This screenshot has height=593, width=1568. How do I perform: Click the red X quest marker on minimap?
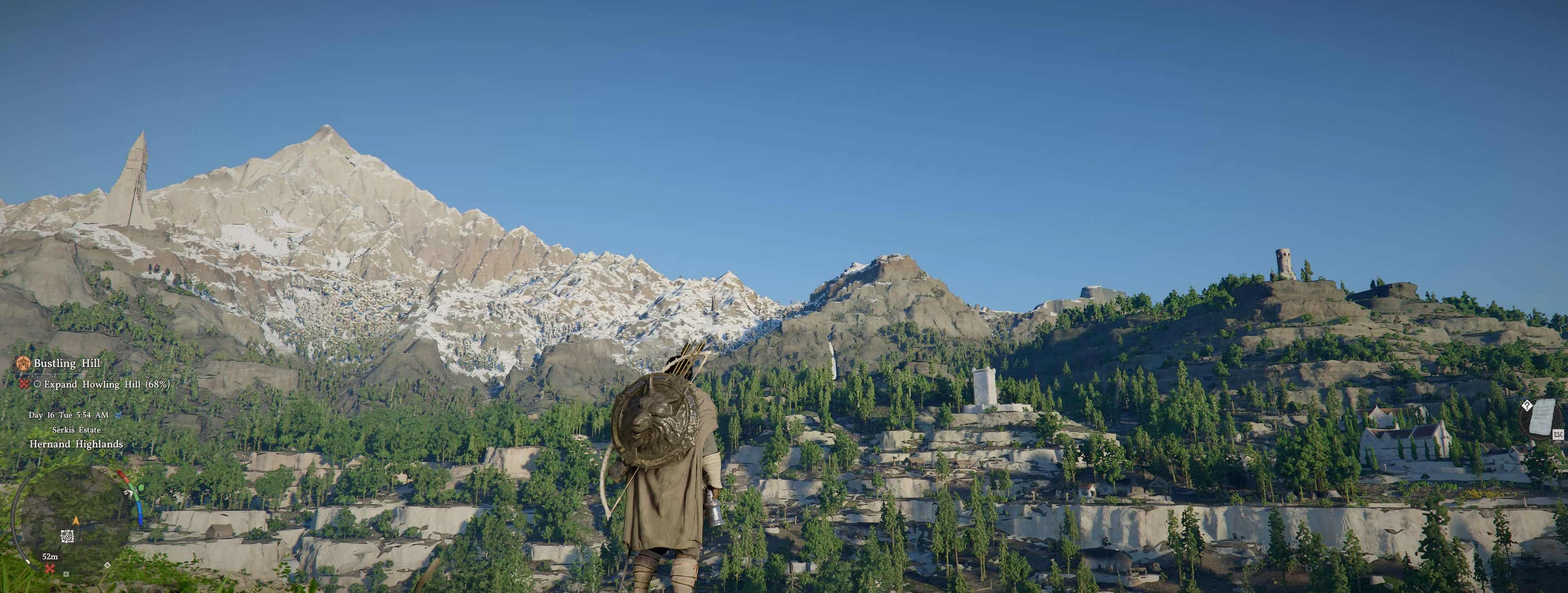50,569
